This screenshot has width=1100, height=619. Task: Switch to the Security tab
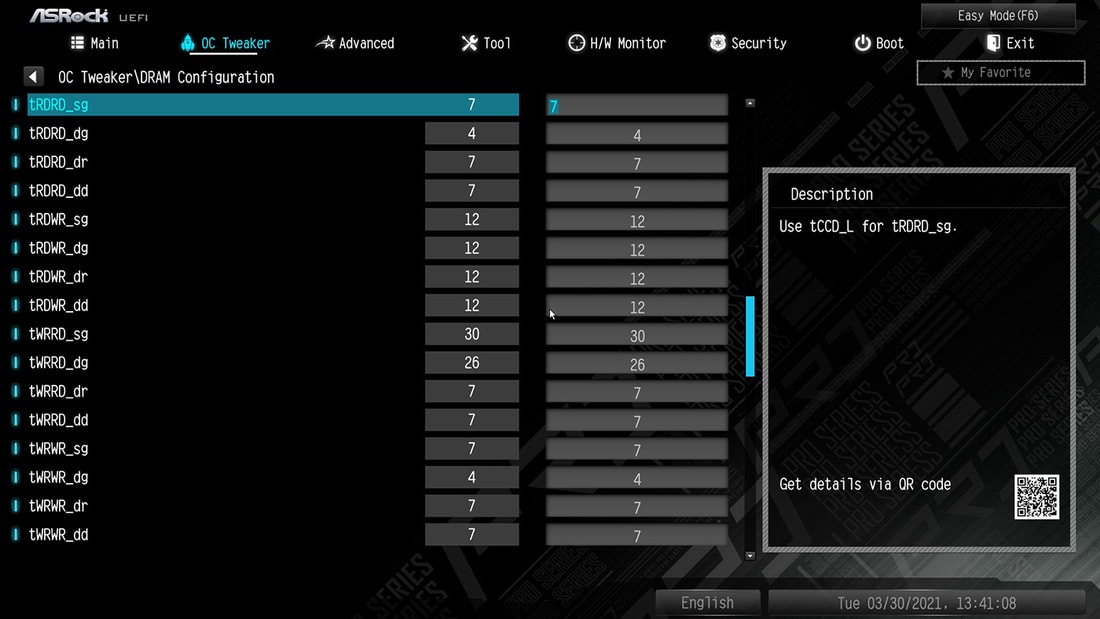click(748, 43)
